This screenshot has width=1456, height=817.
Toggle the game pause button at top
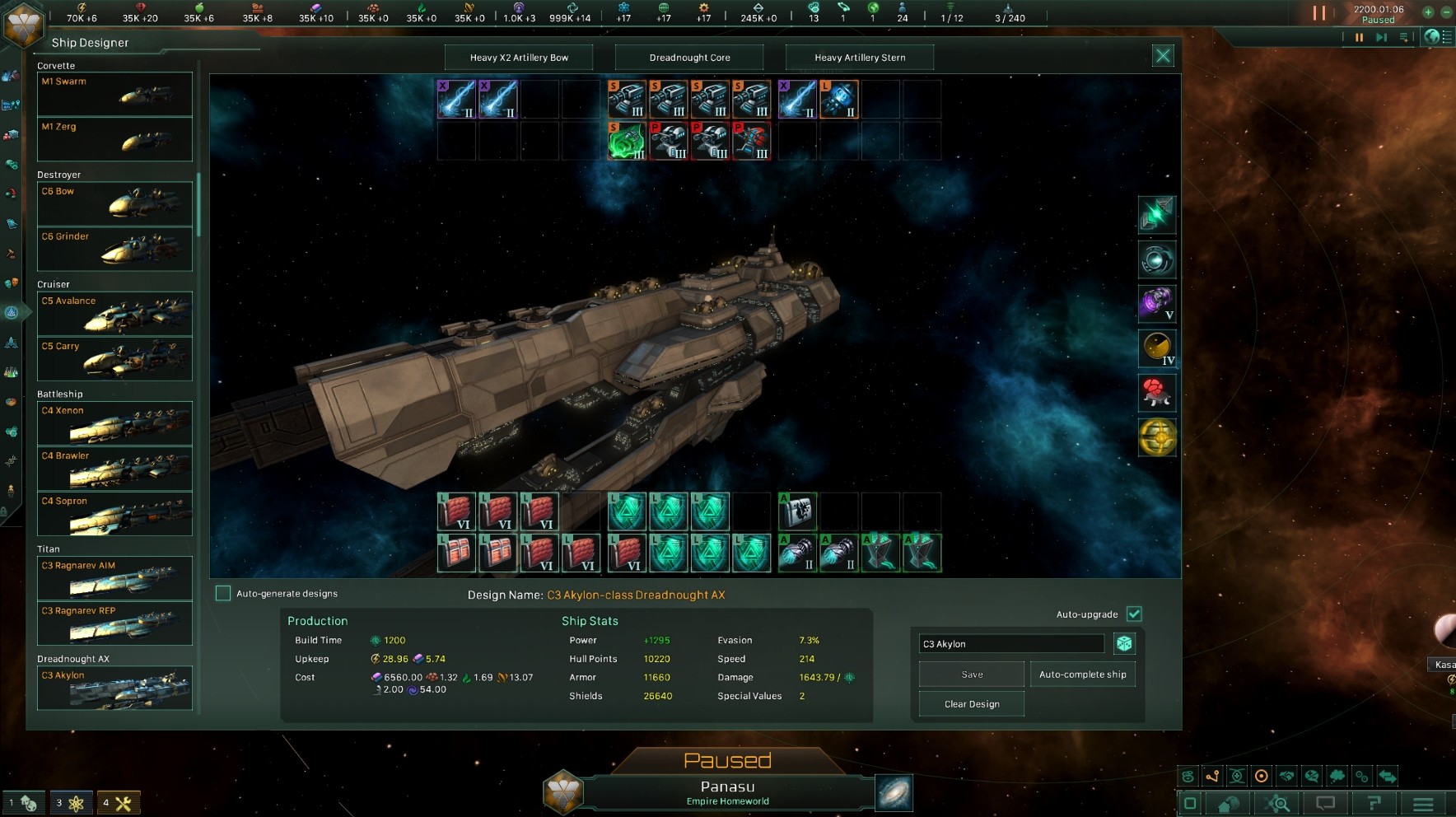[1319, 13]
